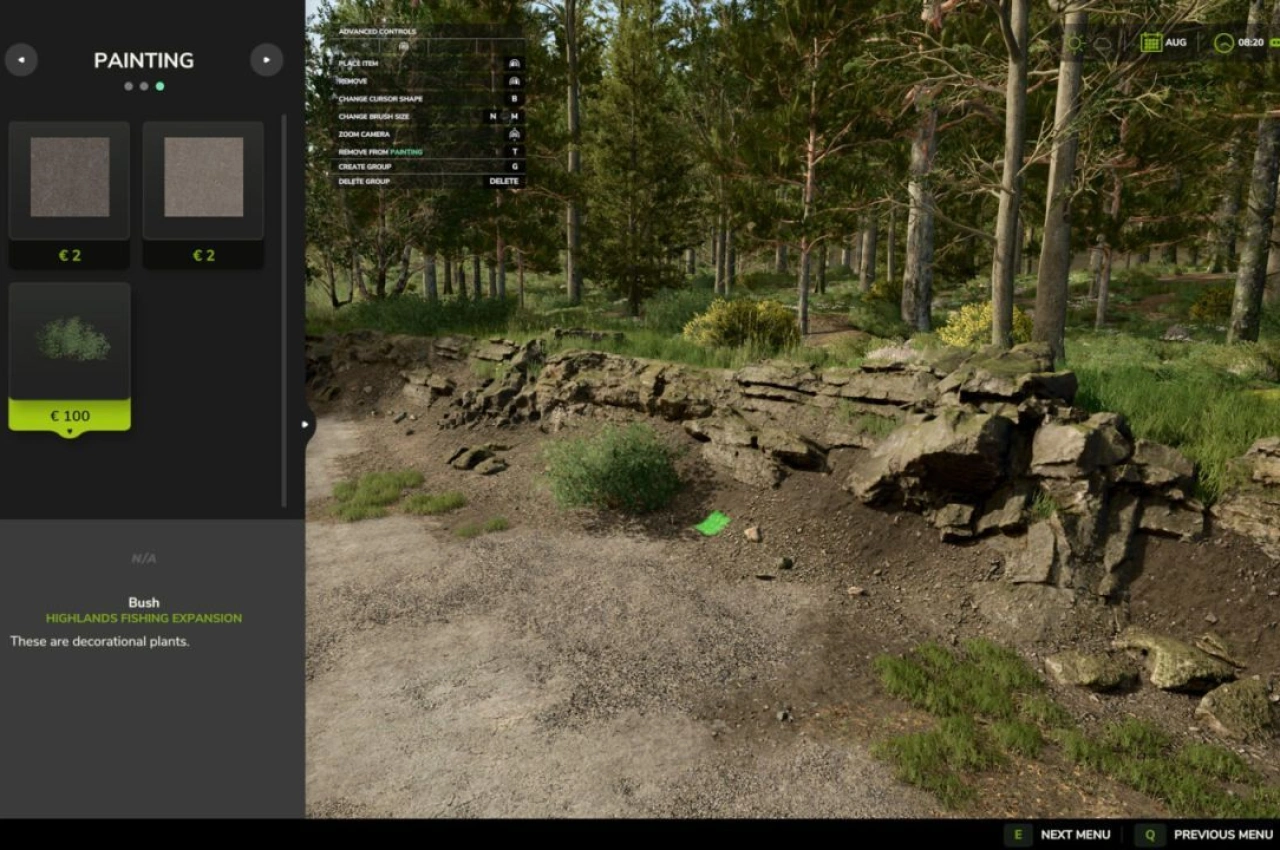Image resolution: width=1280 pixels, height=850 pixels.
Task: Collapse the side panel with the arrow tab
Action: [305, 424]
